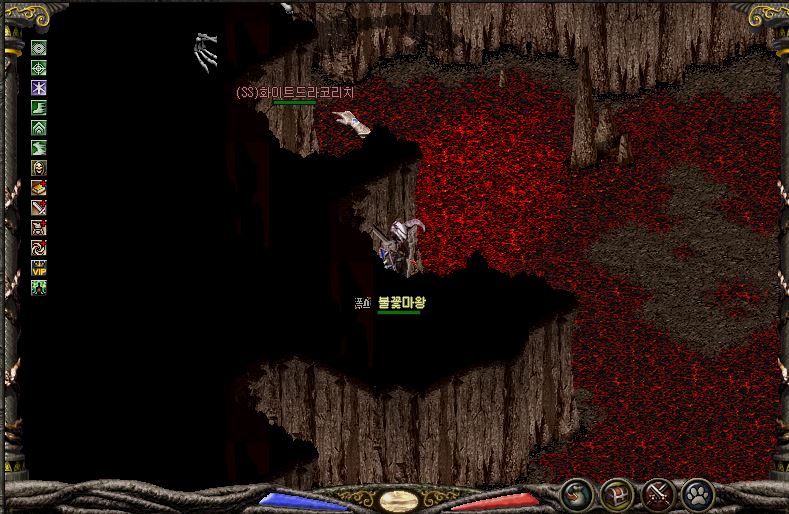This screenshot has height=514, width=789.
Task: Select the ornate green icon below VIP
Action: click(39, 287)
